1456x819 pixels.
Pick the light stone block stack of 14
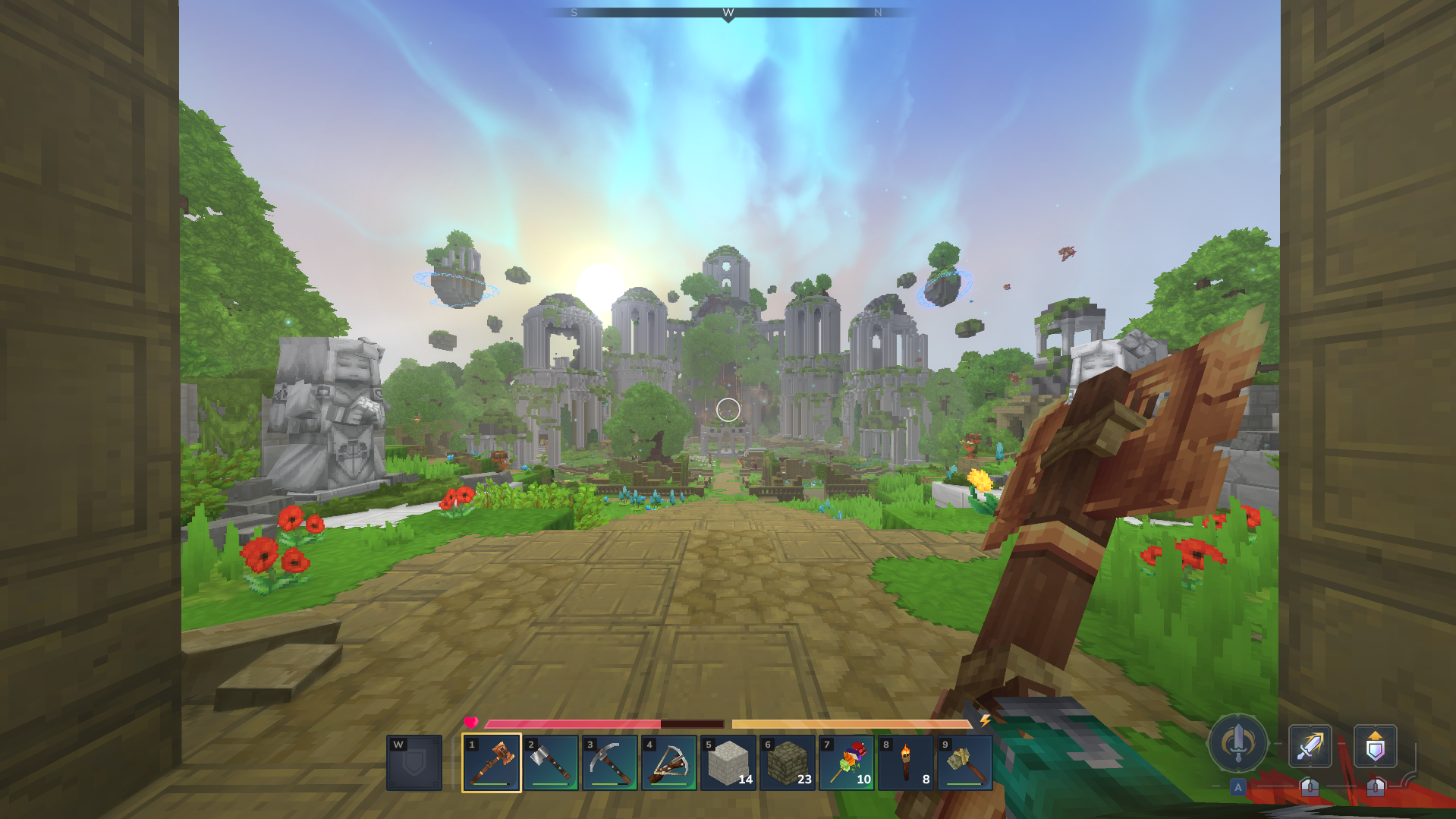pyautogui.click(x=728, y=762)
